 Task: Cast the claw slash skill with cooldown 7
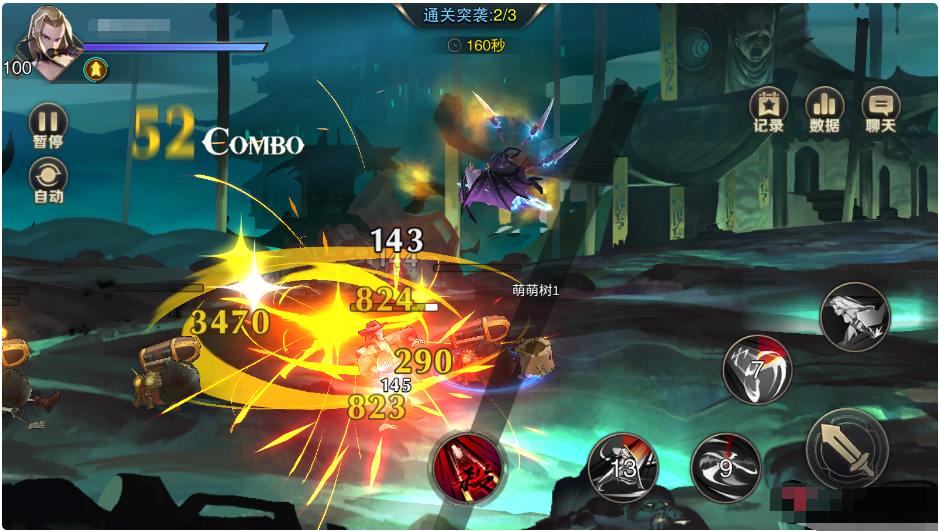[757, 369]
